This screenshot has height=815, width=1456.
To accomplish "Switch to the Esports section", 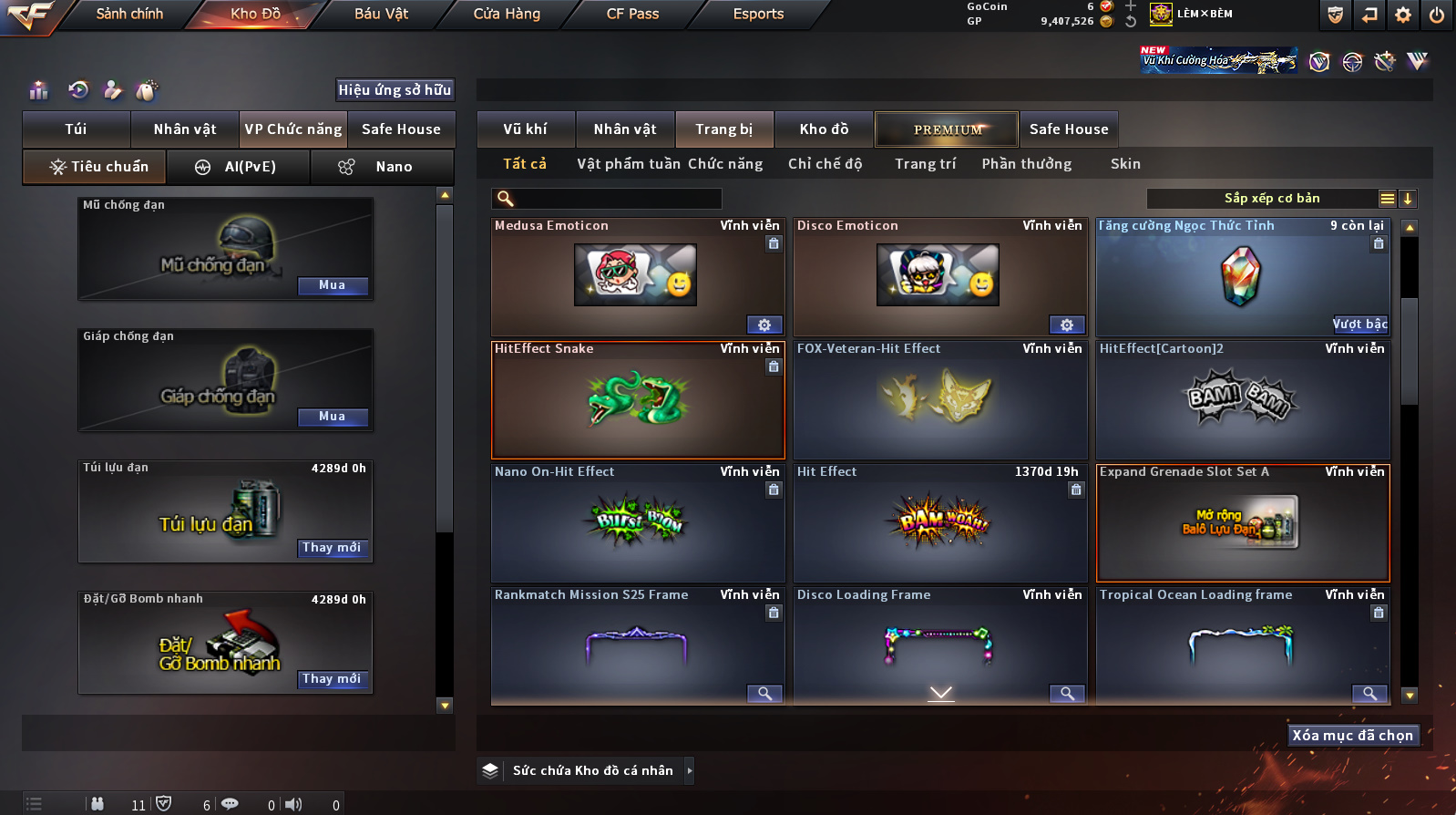I will tap(758, 14).
